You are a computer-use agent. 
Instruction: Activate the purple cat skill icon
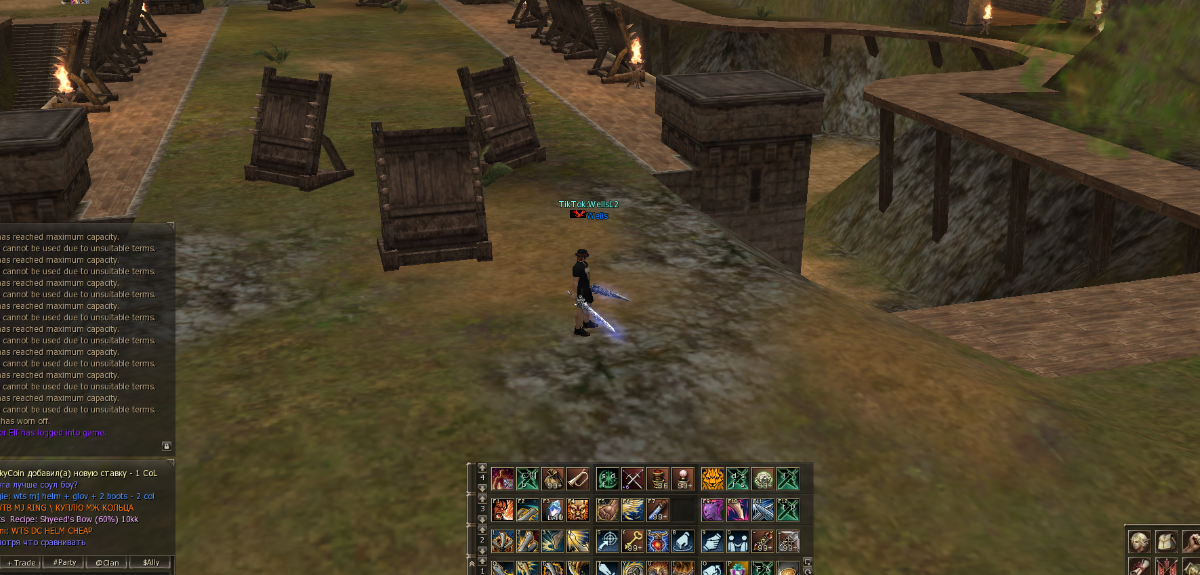pos(712,510)
